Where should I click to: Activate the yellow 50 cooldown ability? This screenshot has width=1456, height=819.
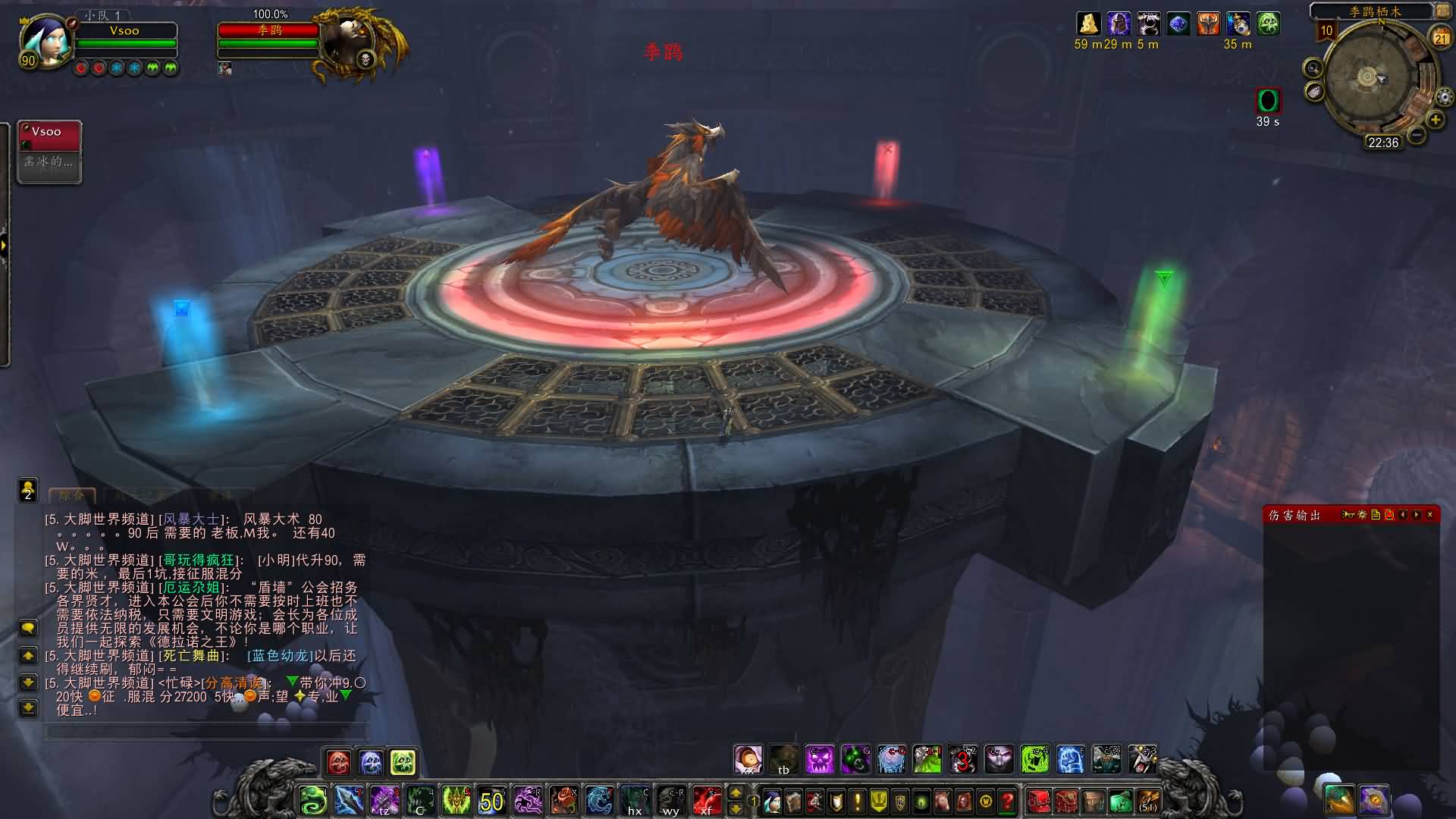click(491, 801)
